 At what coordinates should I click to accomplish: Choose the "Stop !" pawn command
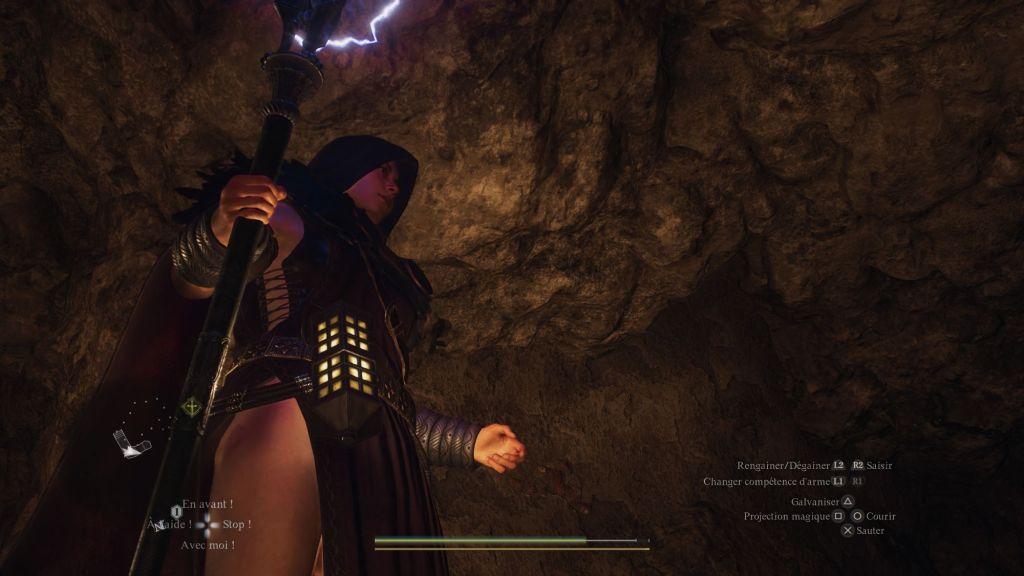coord(236,525)
